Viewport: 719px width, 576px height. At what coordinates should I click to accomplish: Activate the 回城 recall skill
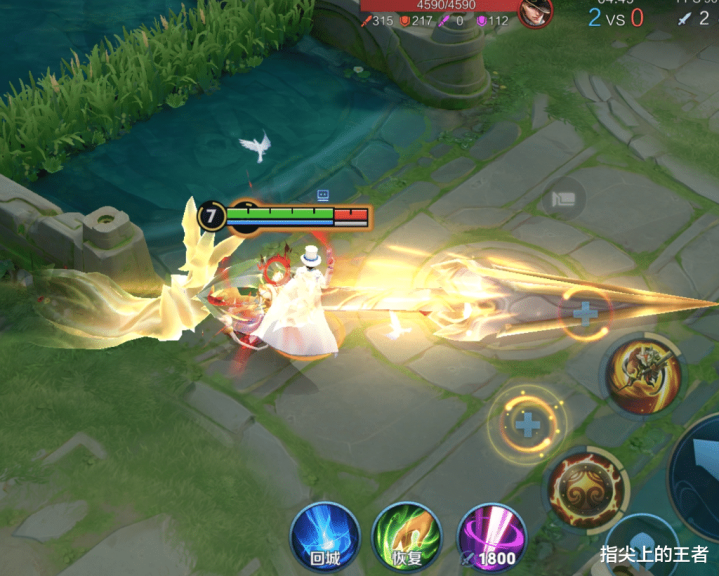[x=325, y=536]
